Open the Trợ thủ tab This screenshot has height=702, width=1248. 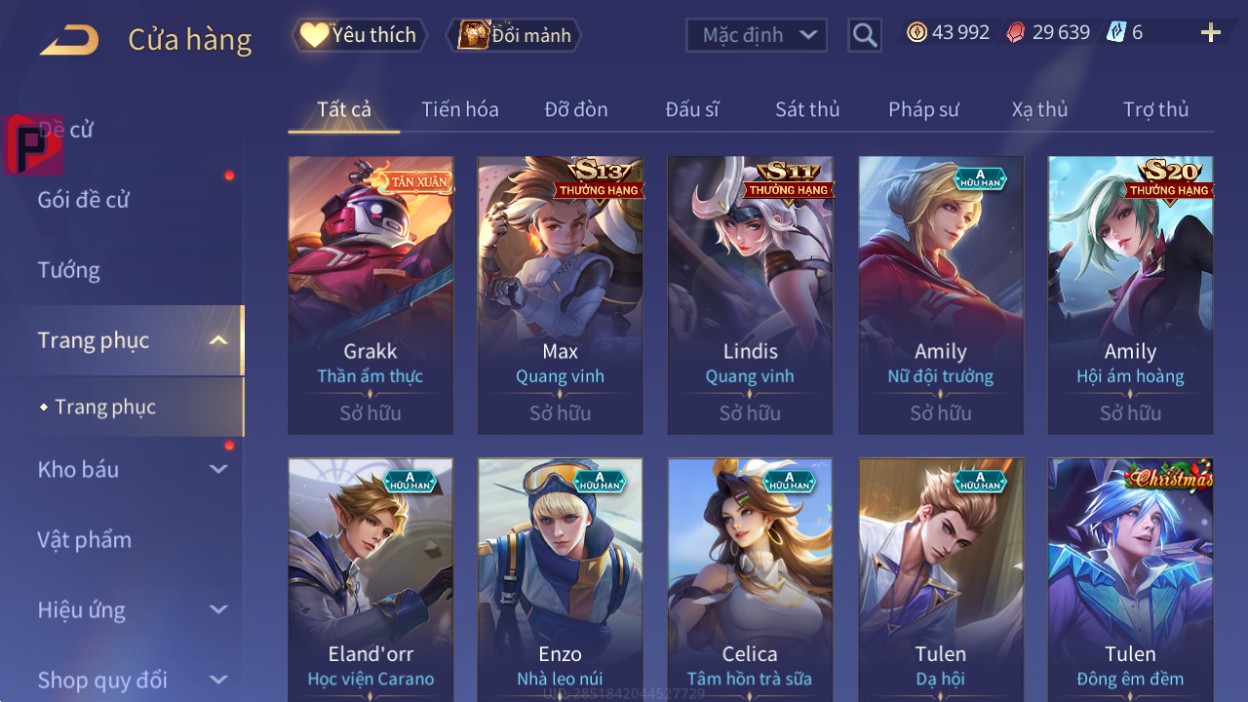[1155, 109]
